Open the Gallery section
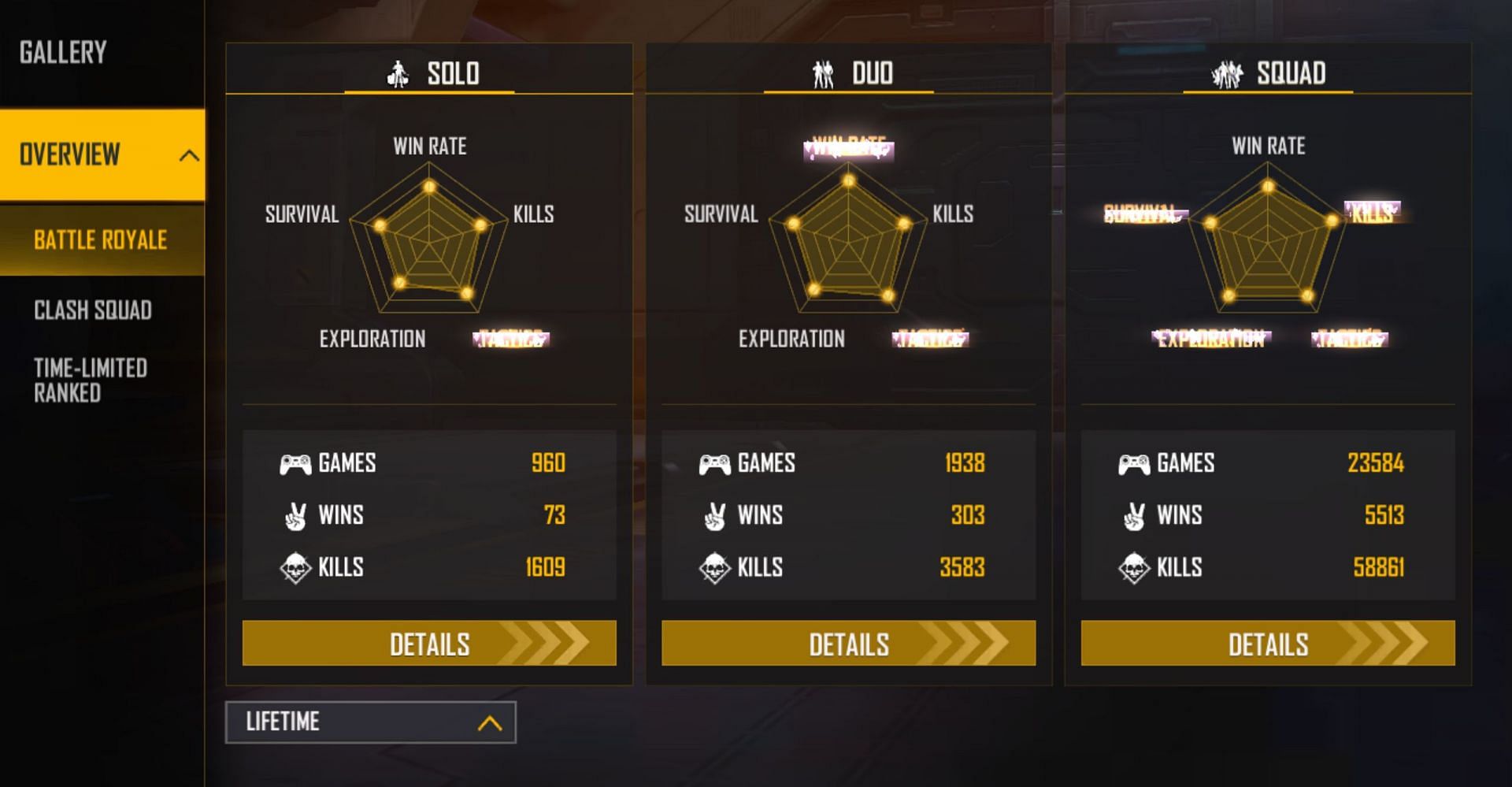This screenshot has height=787, width=1512. point(63,53)
